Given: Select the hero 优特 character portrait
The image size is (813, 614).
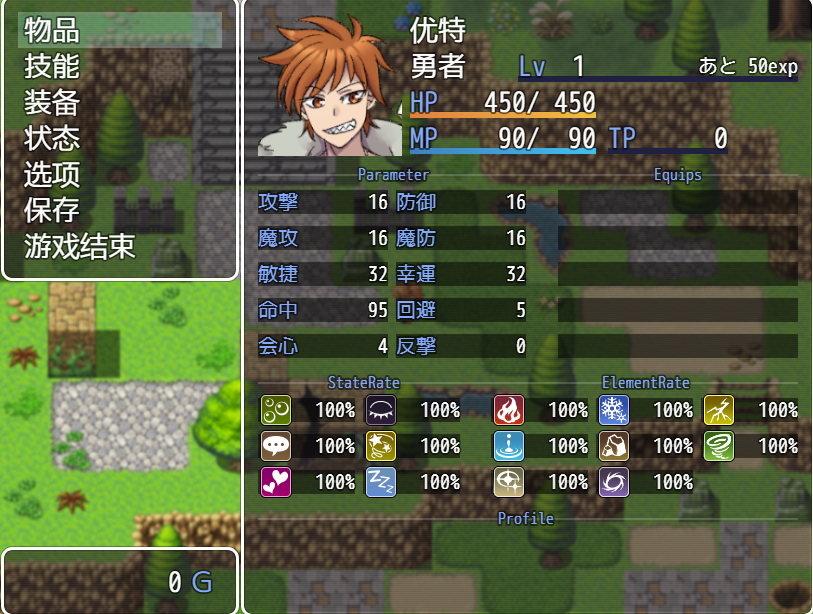Looking at the screenshot, I should click(330, 86).
